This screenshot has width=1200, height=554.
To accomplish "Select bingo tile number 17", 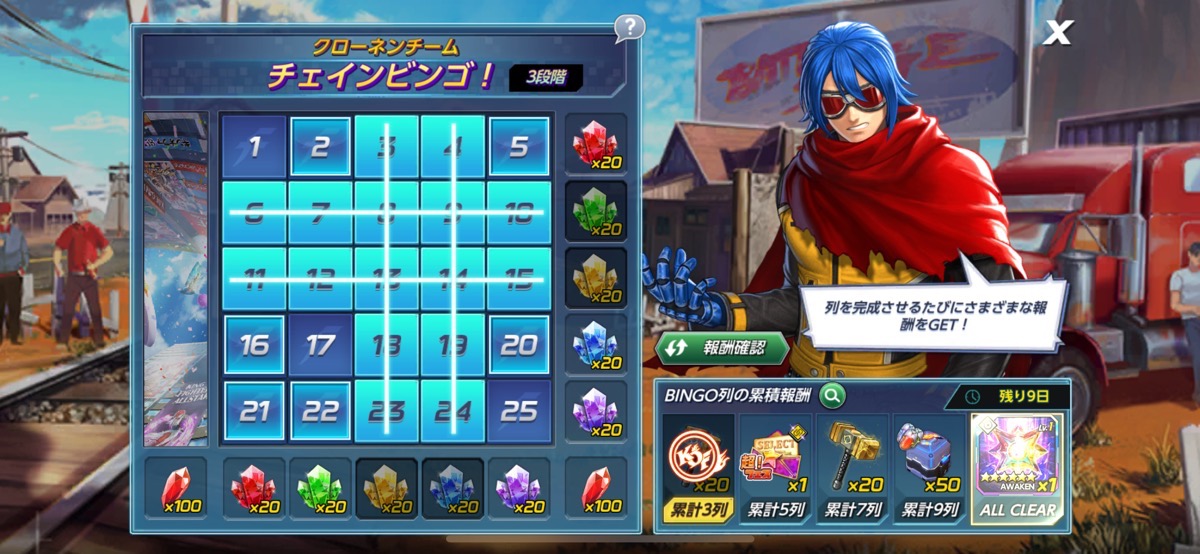I will pos(320,345).
